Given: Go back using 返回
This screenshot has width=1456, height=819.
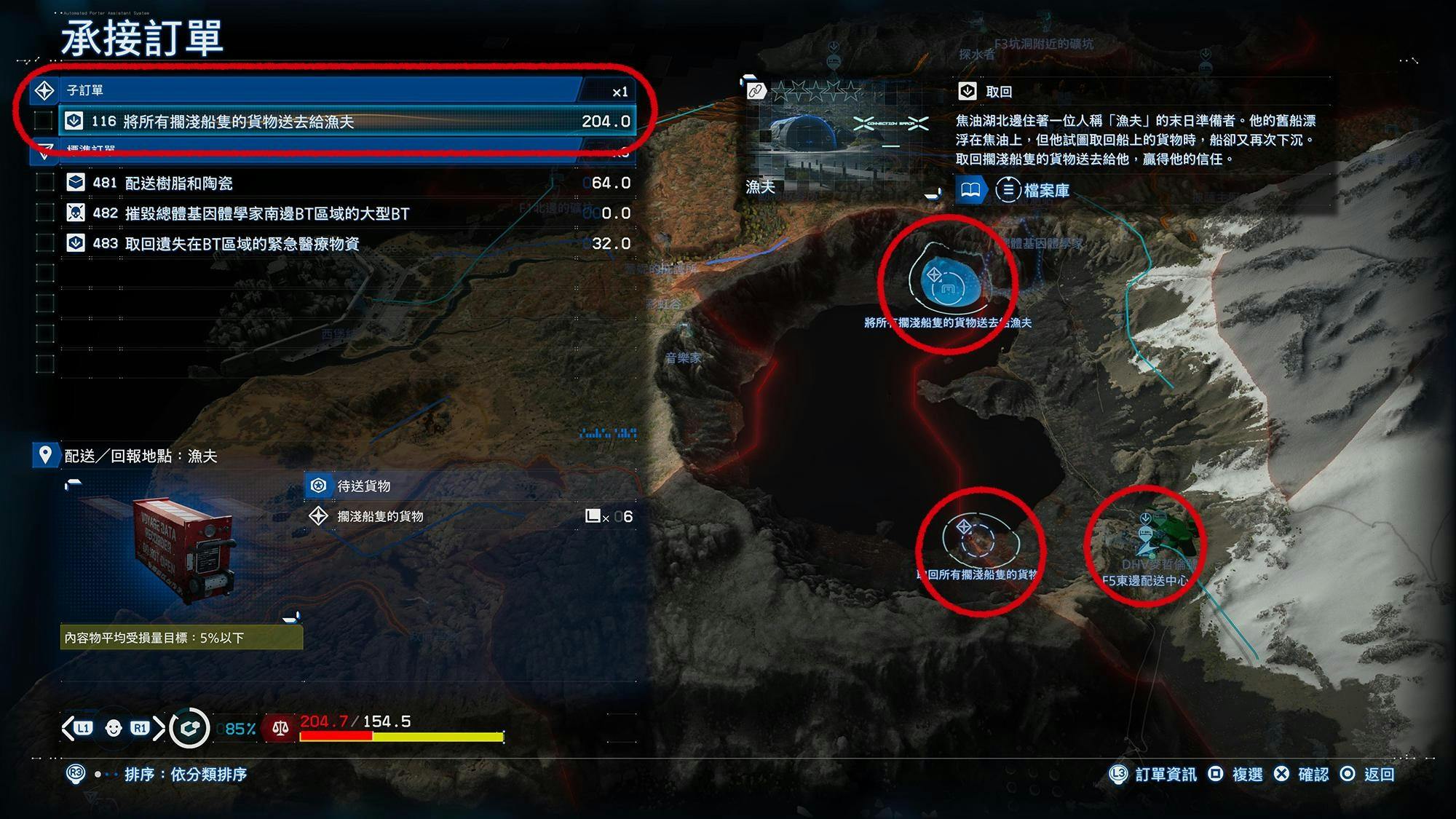Looking at the screenshot, I should (x=1369, y=775).
